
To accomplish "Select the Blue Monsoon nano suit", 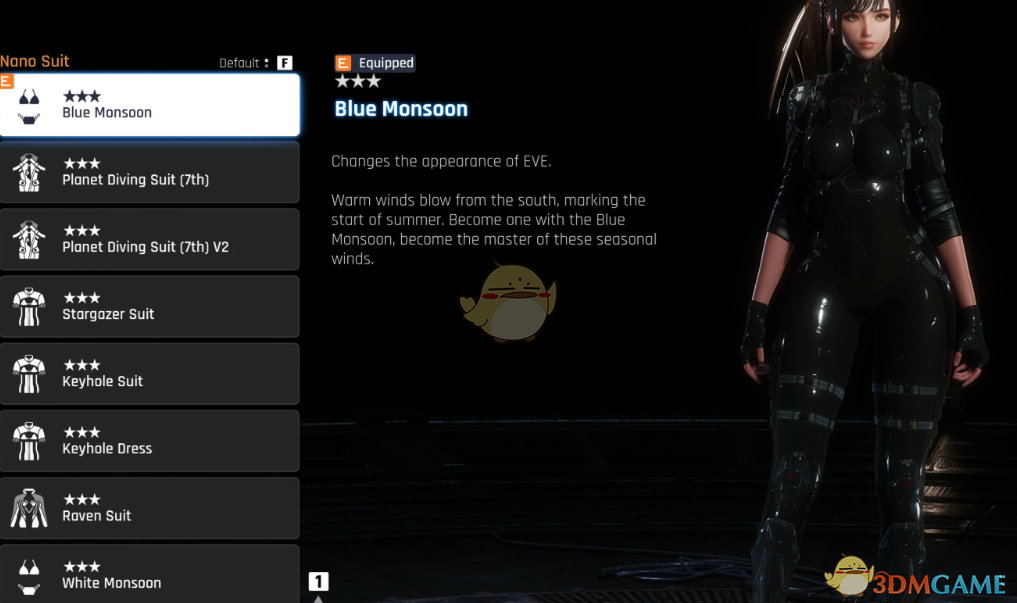I will (150, 105).
